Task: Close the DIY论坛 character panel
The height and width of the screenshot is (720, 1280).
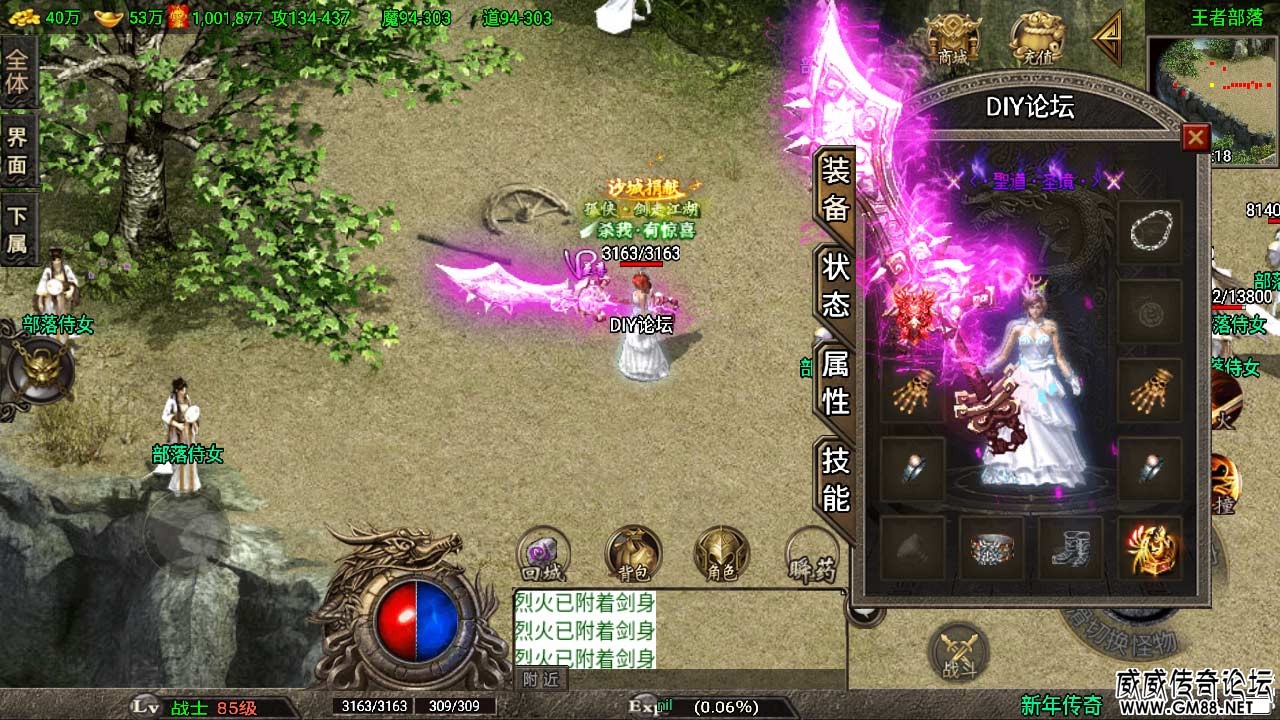Action: click(1195, 138)
